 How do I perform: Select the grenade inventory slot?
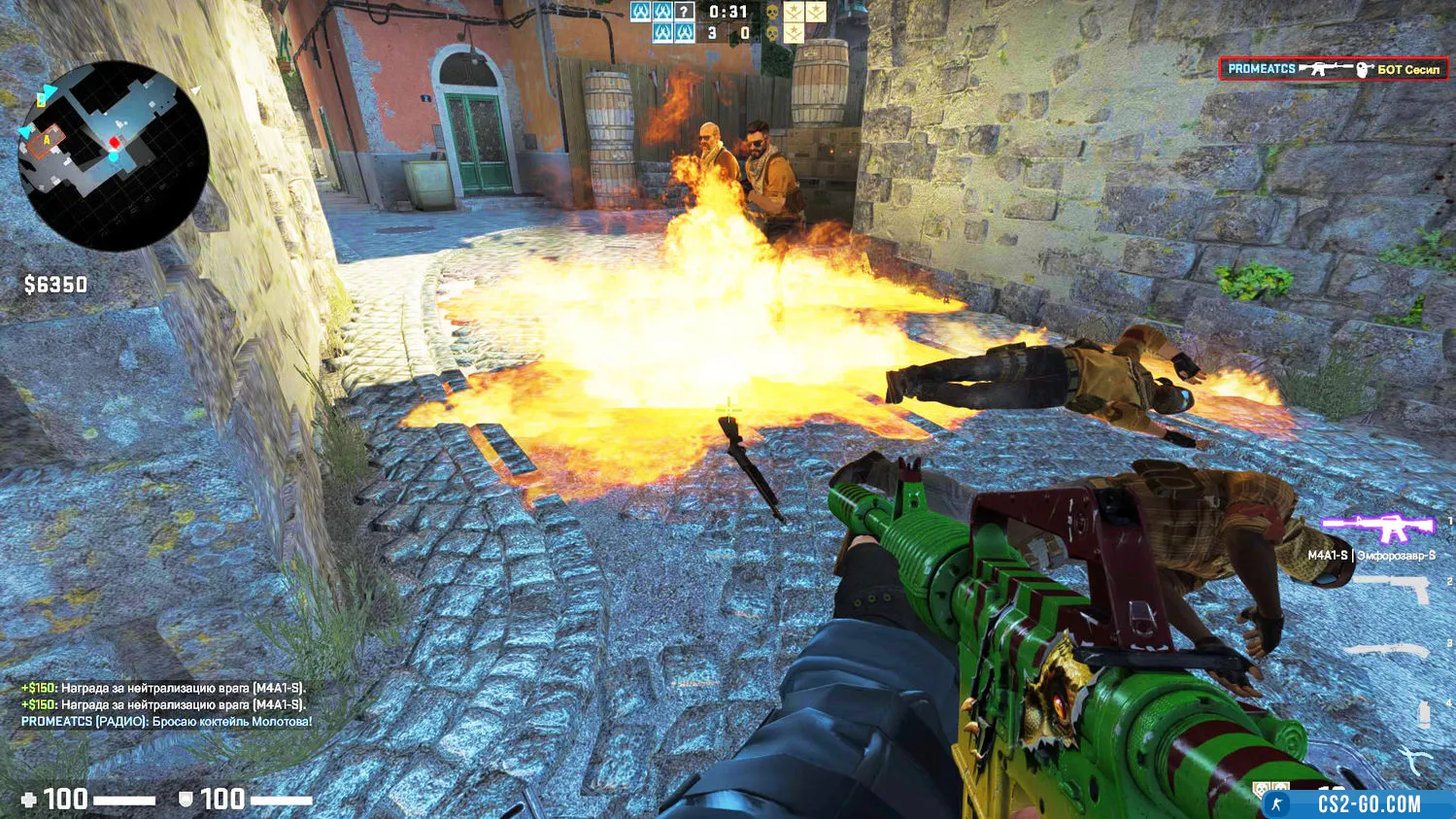pos(1424,713)
